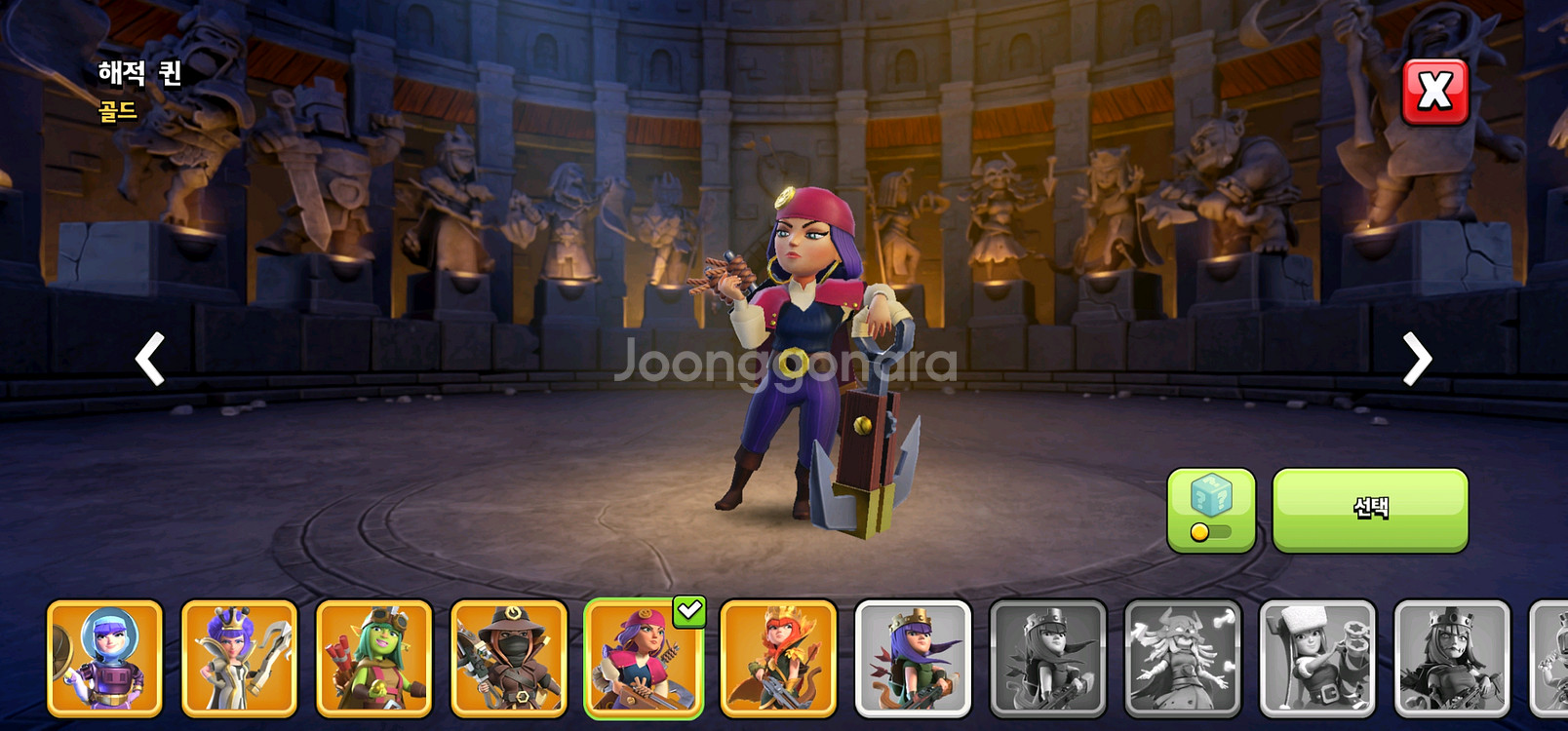Select the checked pirate queen skin thumbnail
This screenshot has width=1568, height=731.
[644, 658]
